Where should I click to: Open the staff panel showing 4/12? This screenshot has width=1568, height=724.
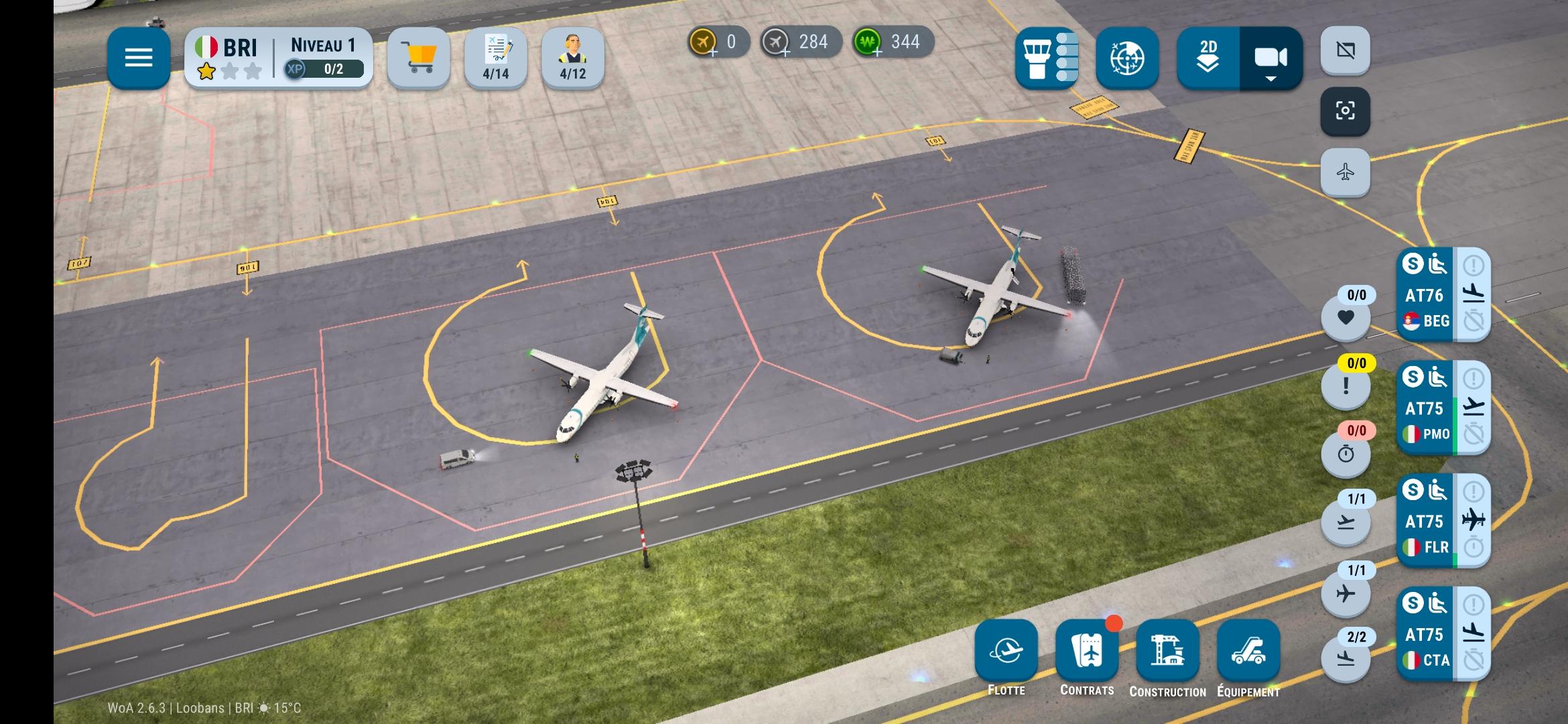(x=572, y=58)
